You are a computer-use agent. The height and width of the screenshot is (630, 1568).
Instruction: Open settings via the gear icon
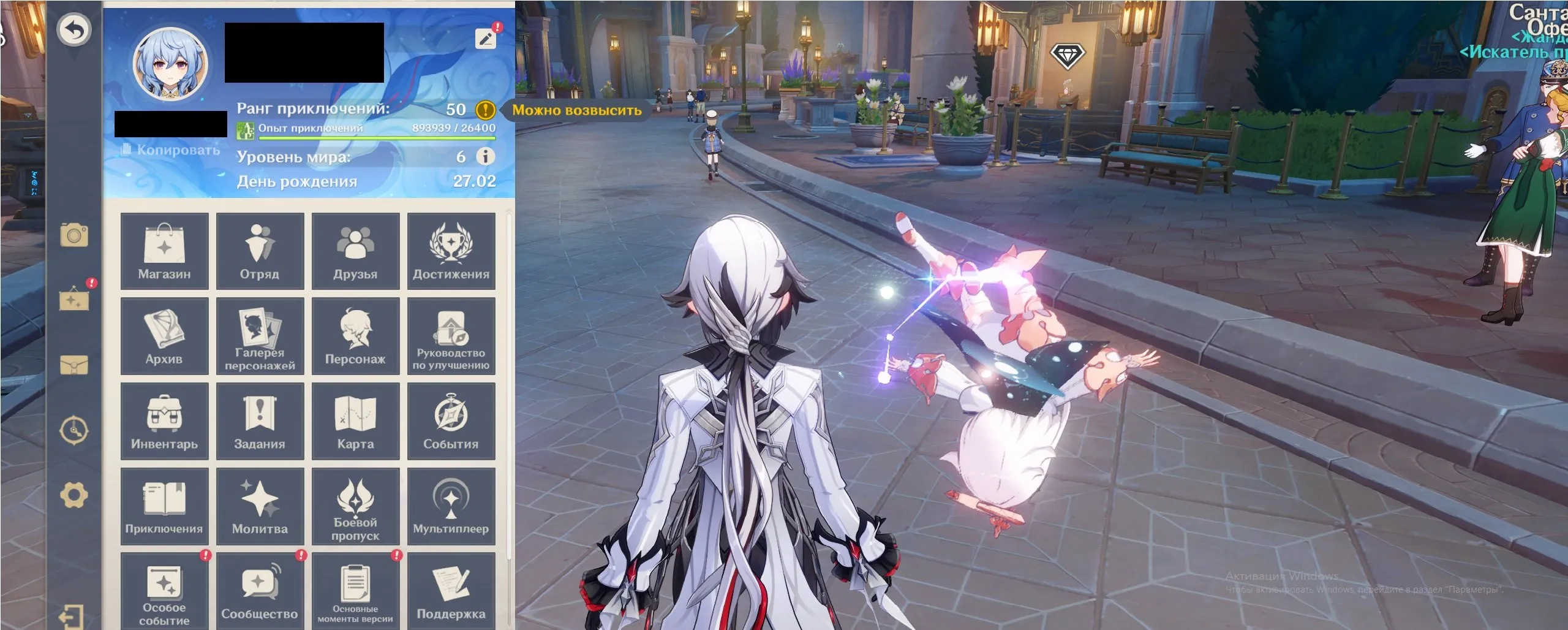[73, 495]
